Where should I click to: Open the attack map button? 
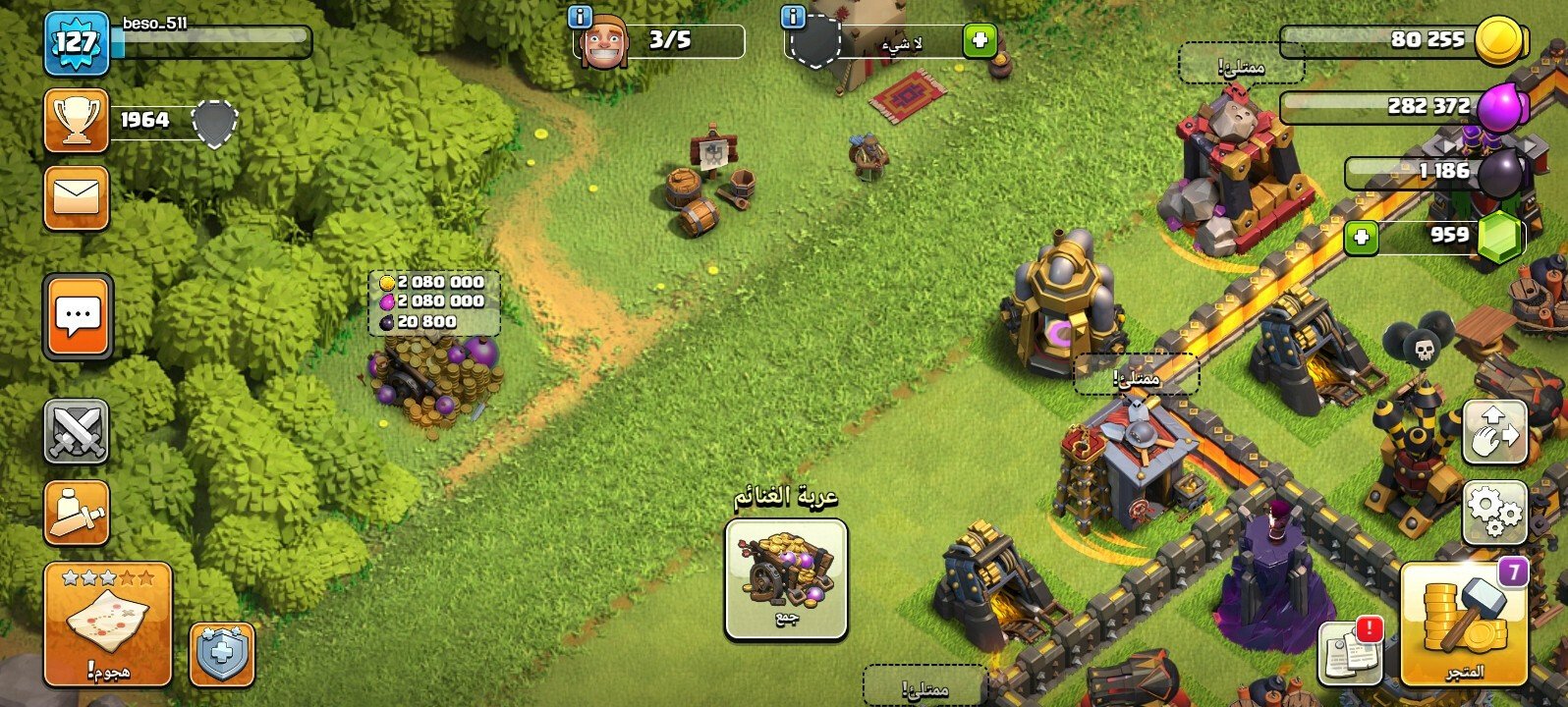tap(107, 624)
